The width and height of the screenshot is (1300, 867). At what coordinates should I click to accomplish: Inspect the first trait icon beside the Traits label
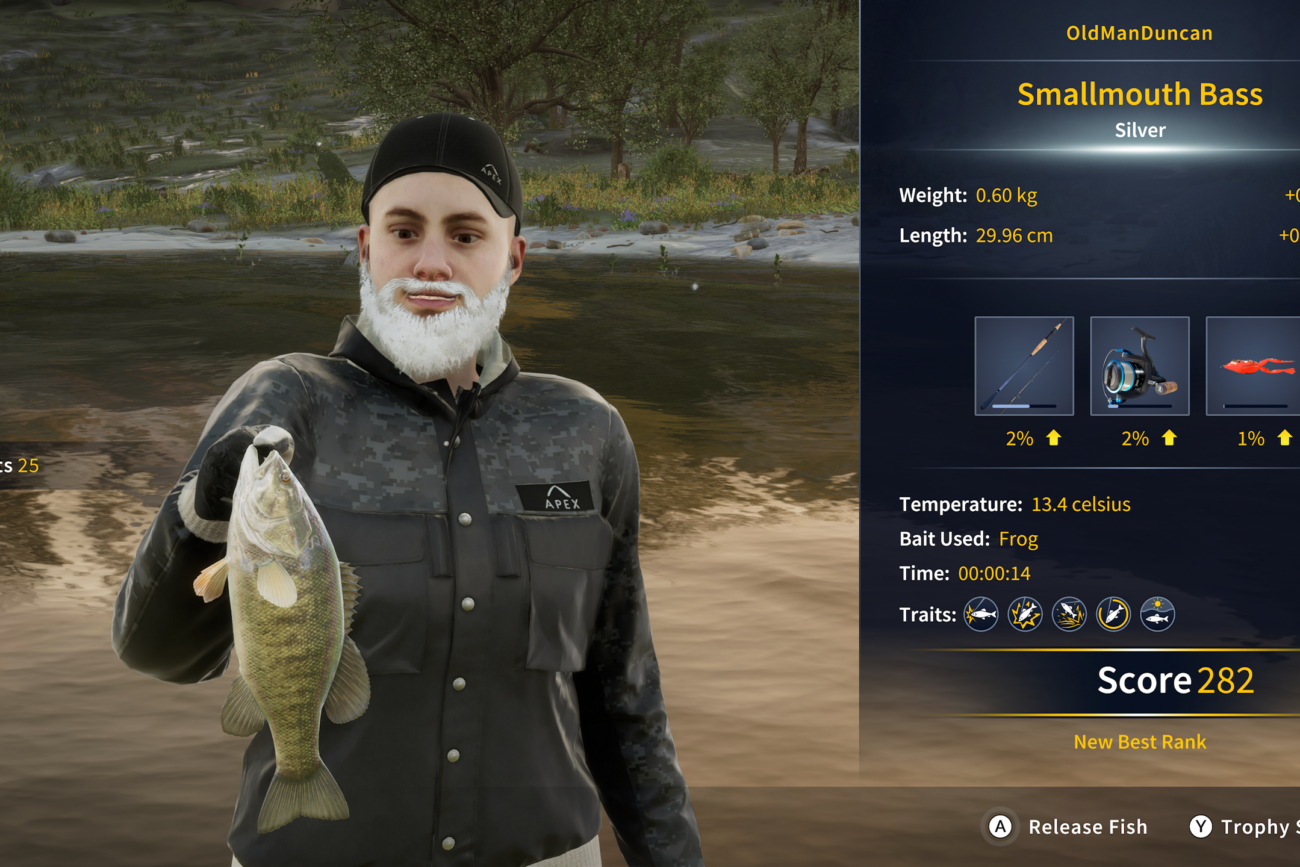point(981,614)
